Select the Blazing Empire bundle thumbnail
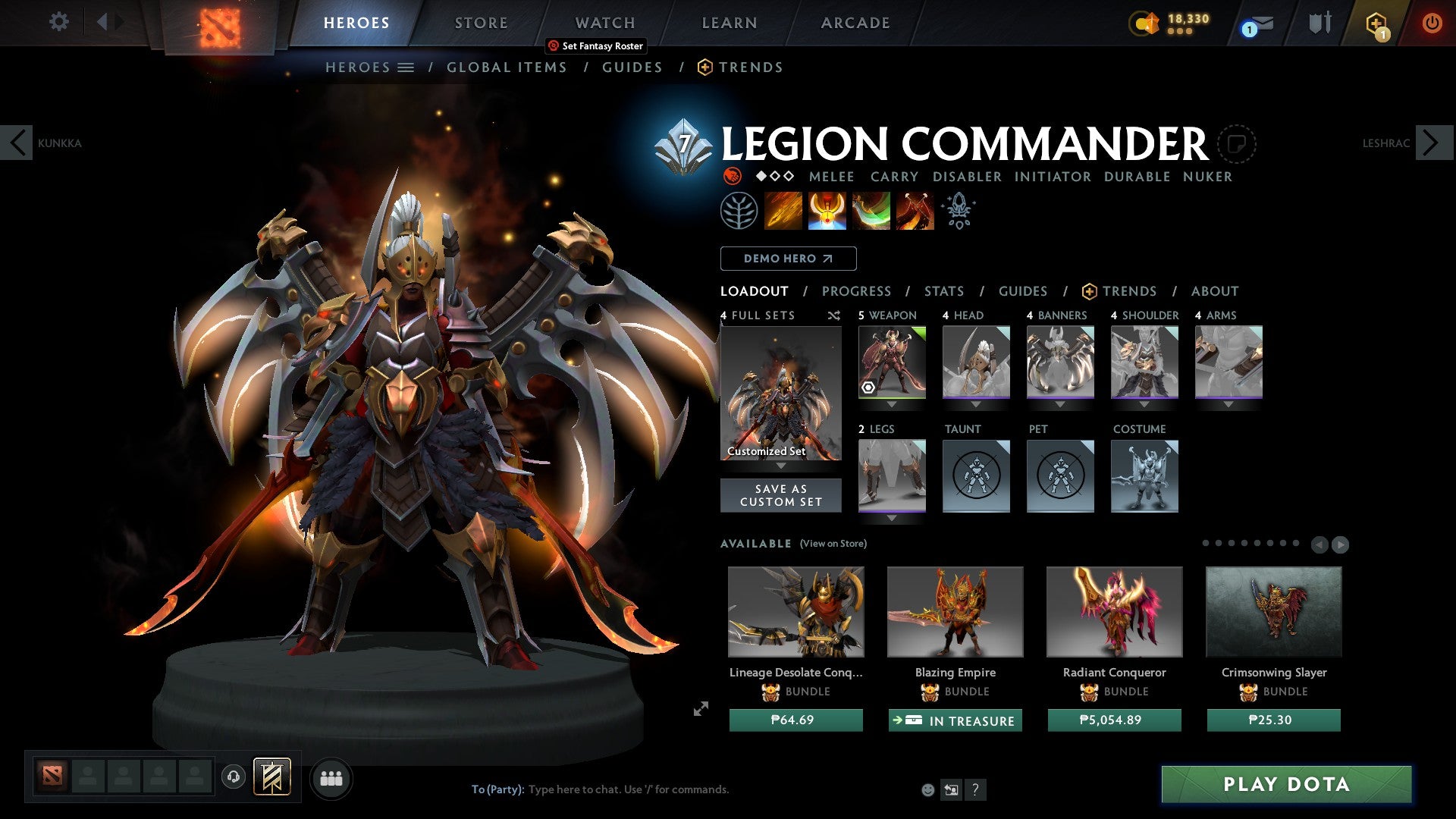 coord(954,611)
